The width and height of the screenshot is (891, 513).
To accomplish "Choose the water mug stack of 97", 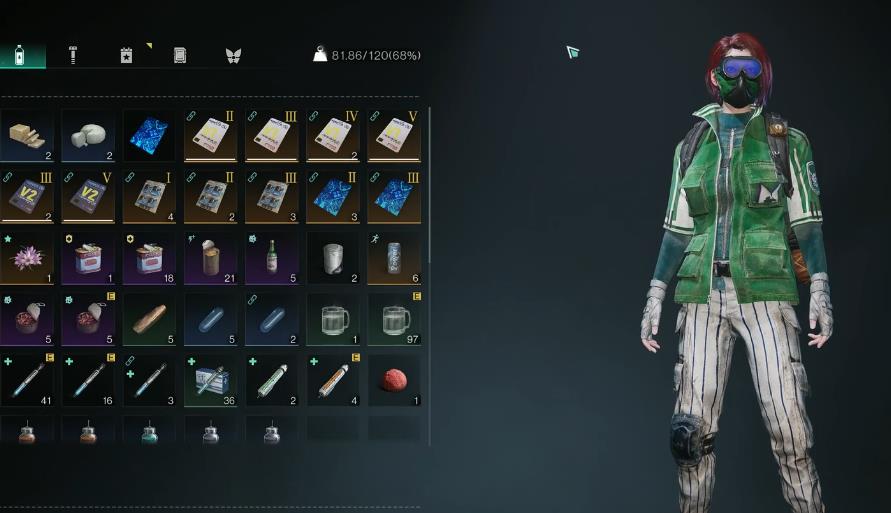I will click(394, 319).
